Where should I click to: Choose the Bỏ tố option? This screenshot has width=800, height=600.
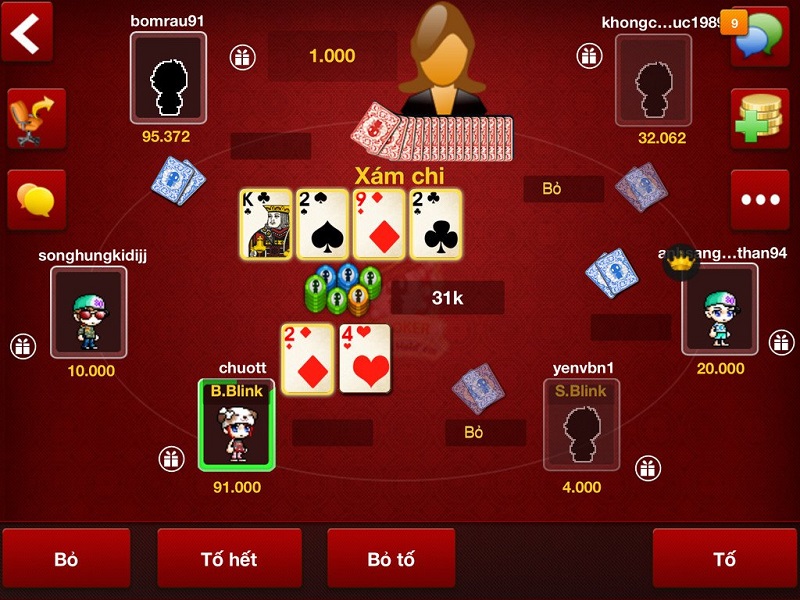point(391,558)
